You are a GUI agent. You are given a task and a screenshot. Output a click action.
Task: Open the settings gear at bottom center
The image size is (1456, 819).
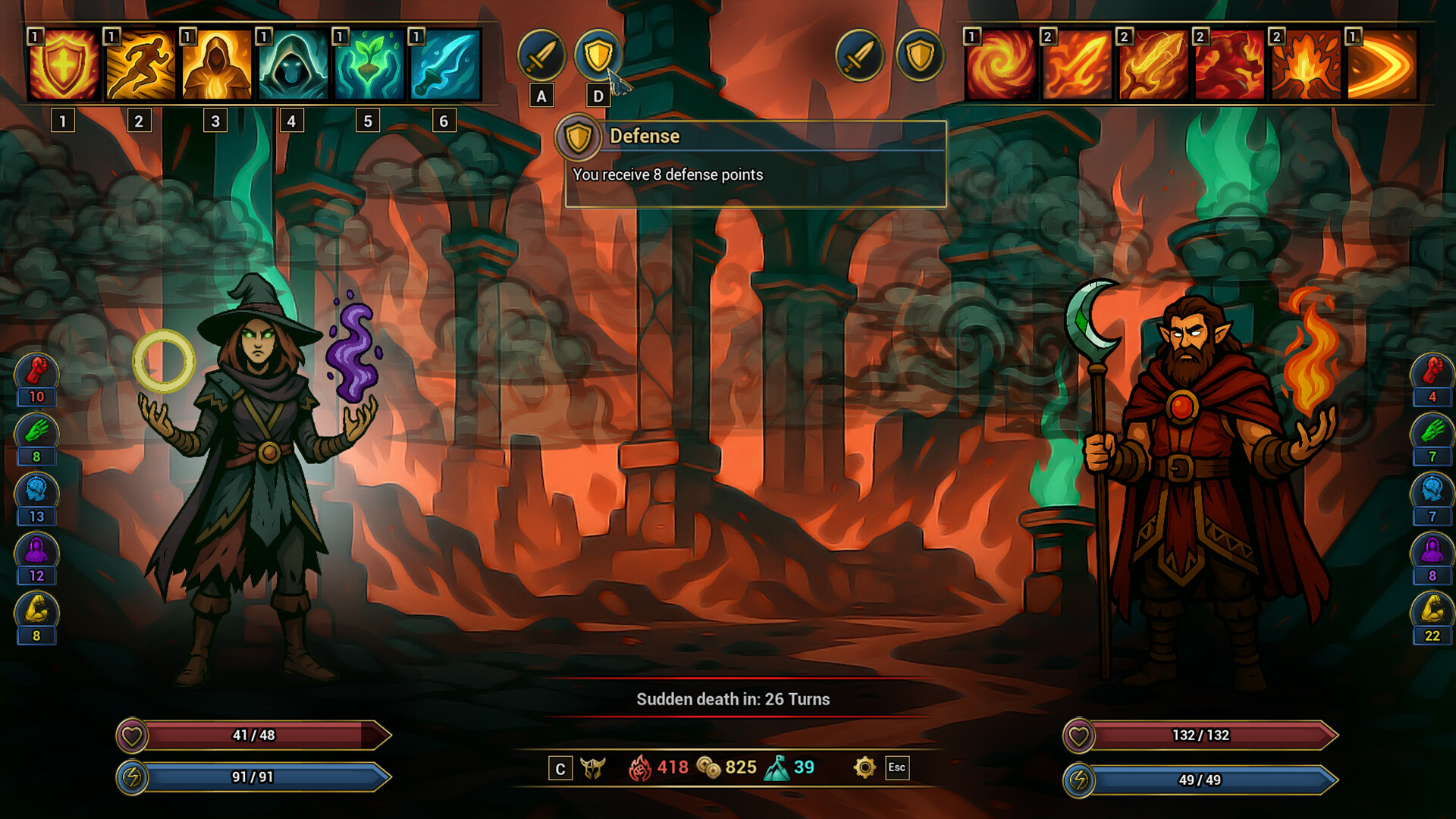863,768
